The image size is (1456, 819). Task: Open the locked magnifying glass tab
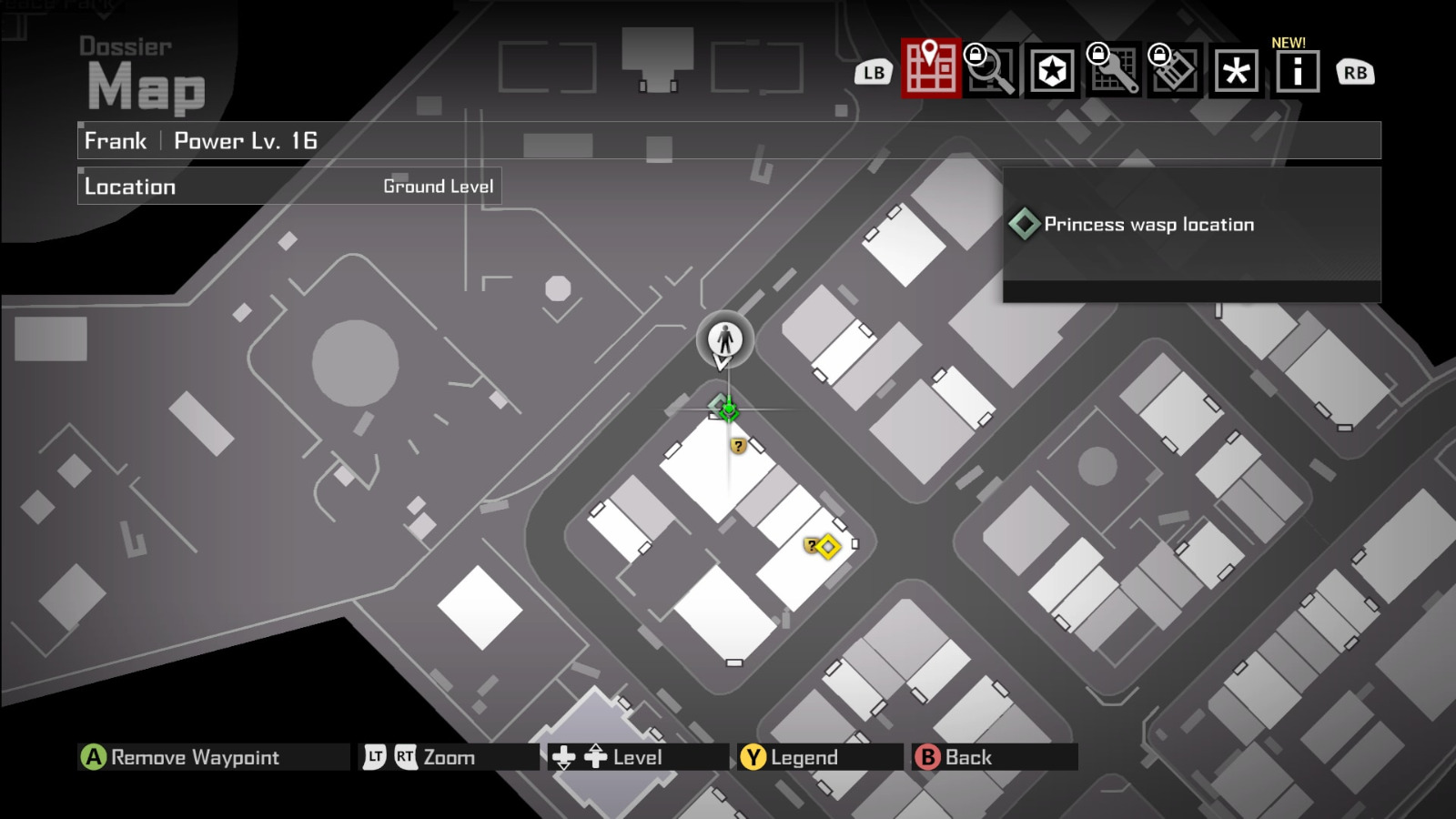pyautogui.click(x=991, y=70)
